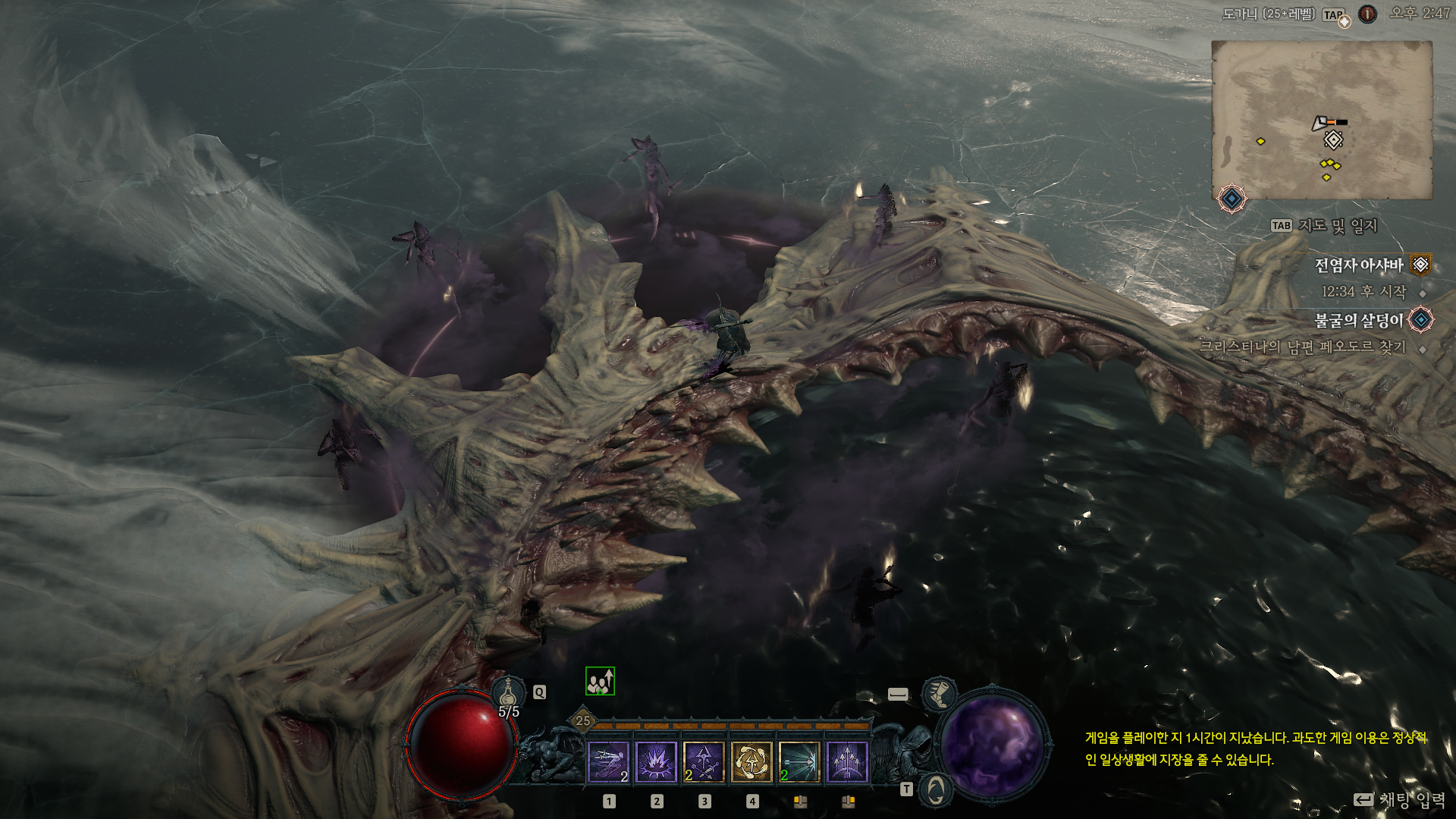Click the winged boot evade icon

pyautogui.click(x=938, y=694)
